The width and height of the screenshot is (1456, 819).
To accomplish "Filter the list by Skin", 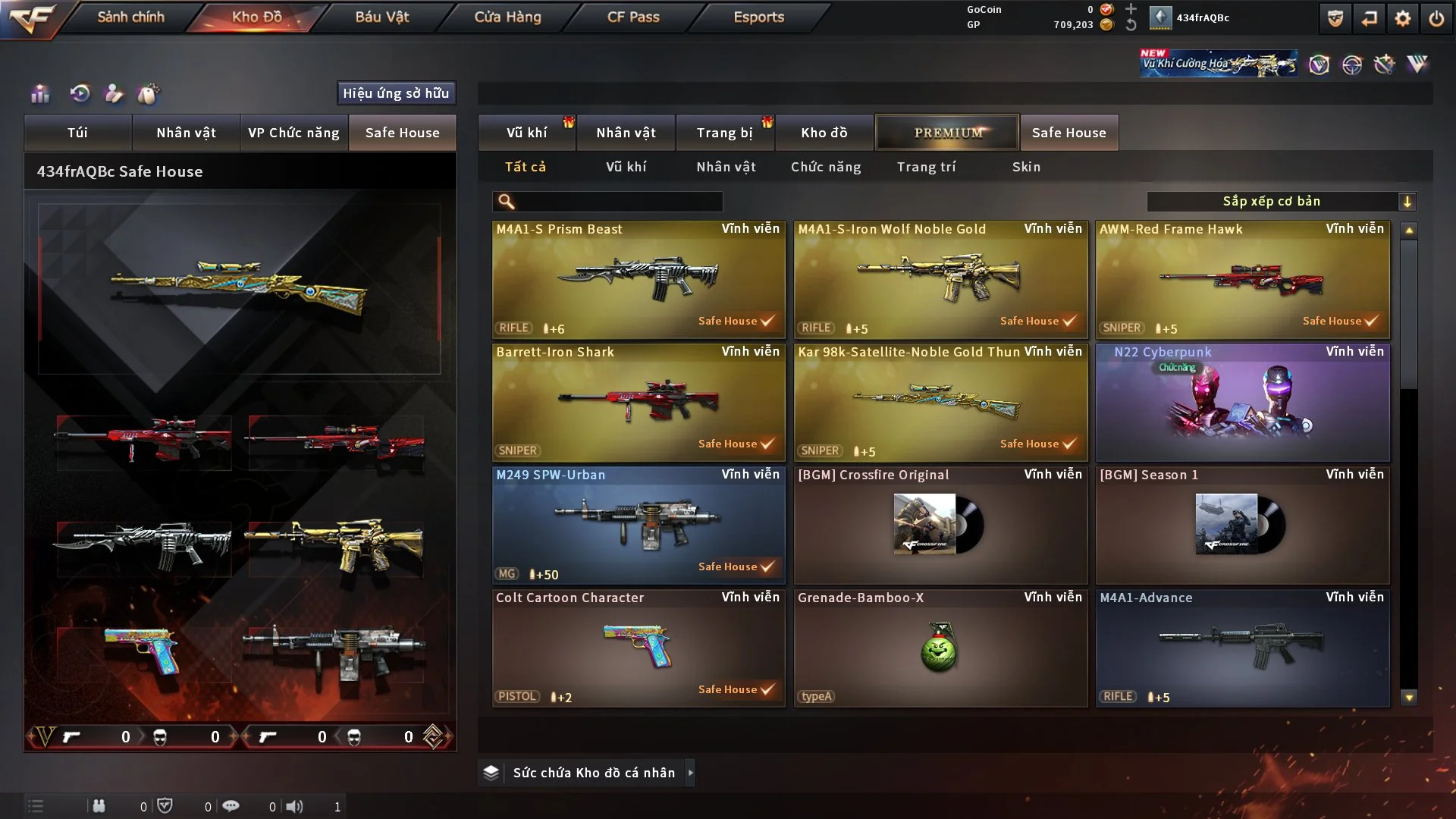I will pos(1026,167).
